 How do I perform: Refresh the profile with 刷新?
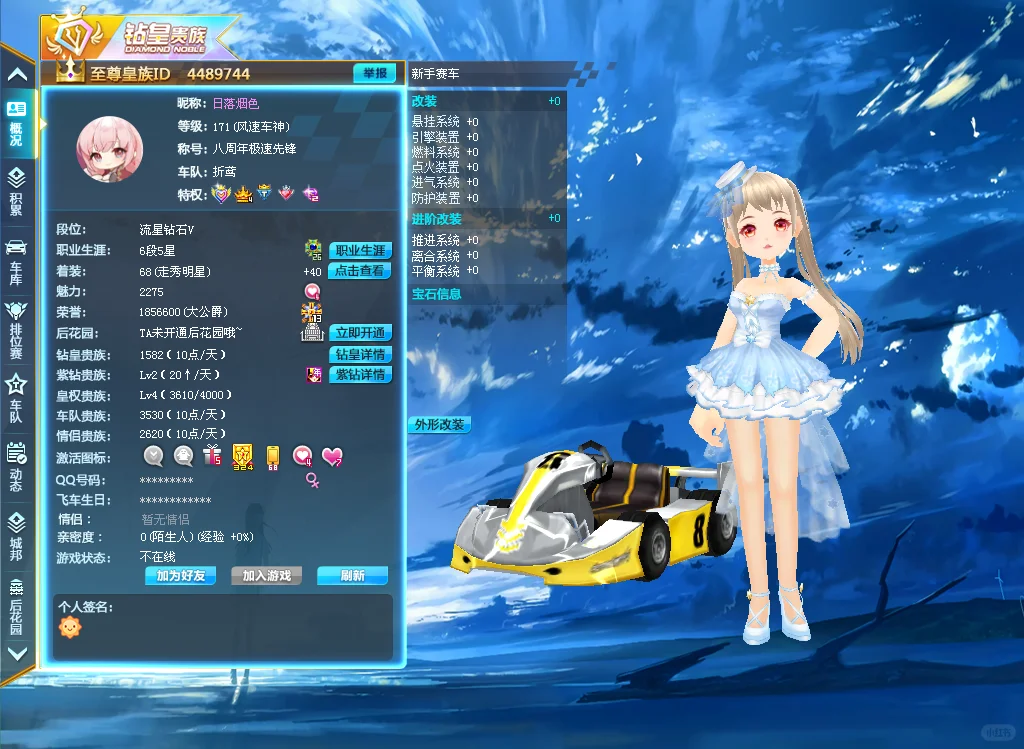[x=352, y=576]
